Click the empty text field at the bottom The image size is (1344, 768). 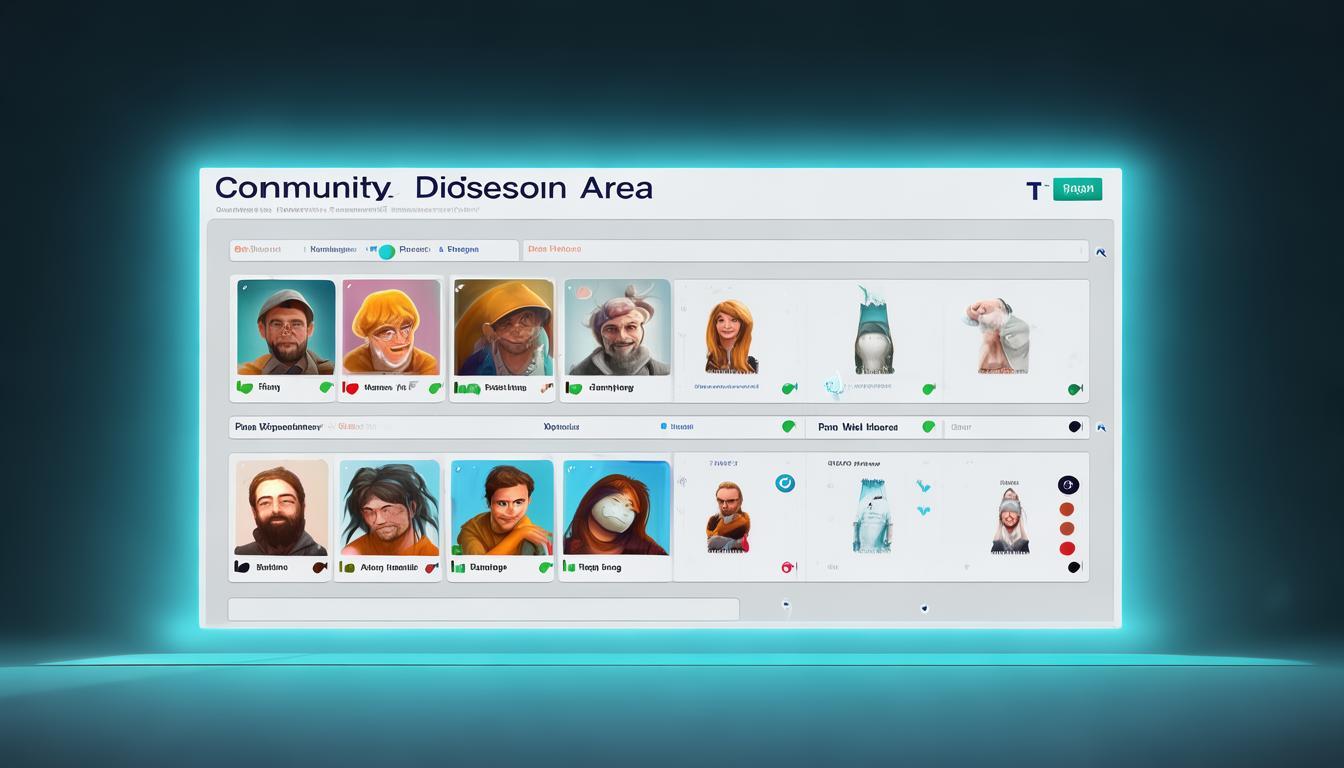pyautogui.click(x=483, y=609)
